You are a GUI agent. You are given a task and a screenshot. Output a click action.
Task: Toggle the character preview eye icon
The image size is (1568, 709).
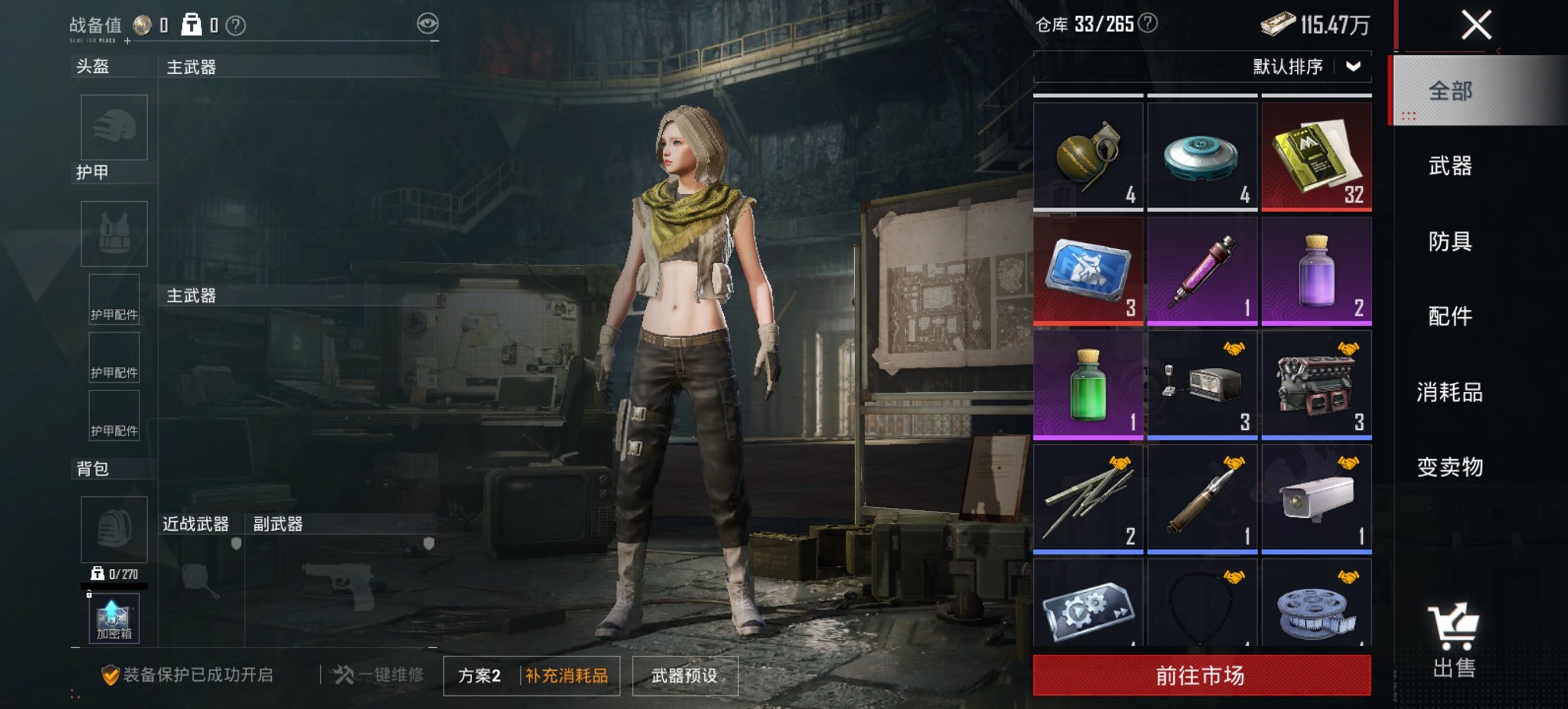(x=428, y=23)
